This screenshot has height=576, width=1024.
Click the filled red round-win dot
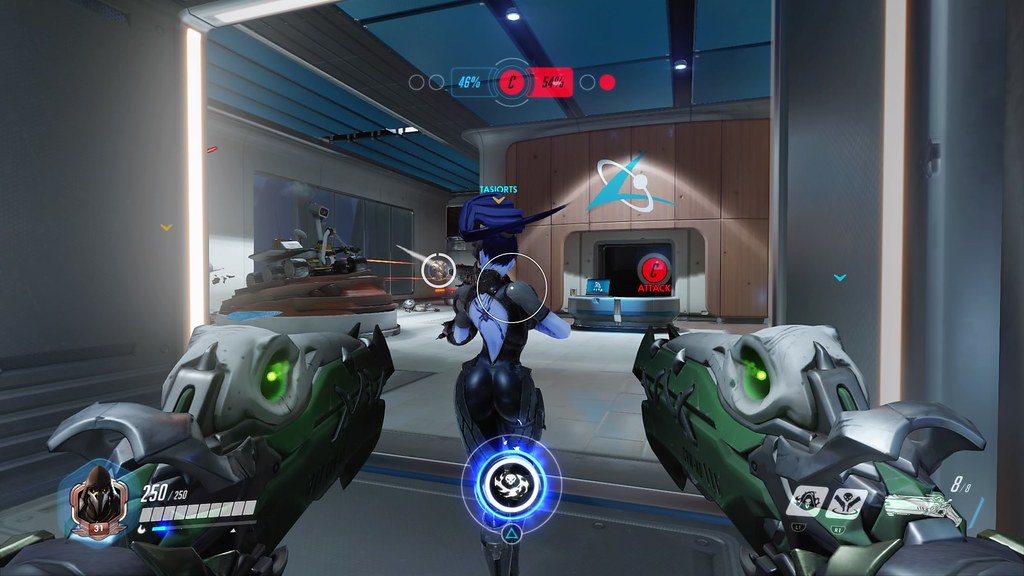(607, 83)
